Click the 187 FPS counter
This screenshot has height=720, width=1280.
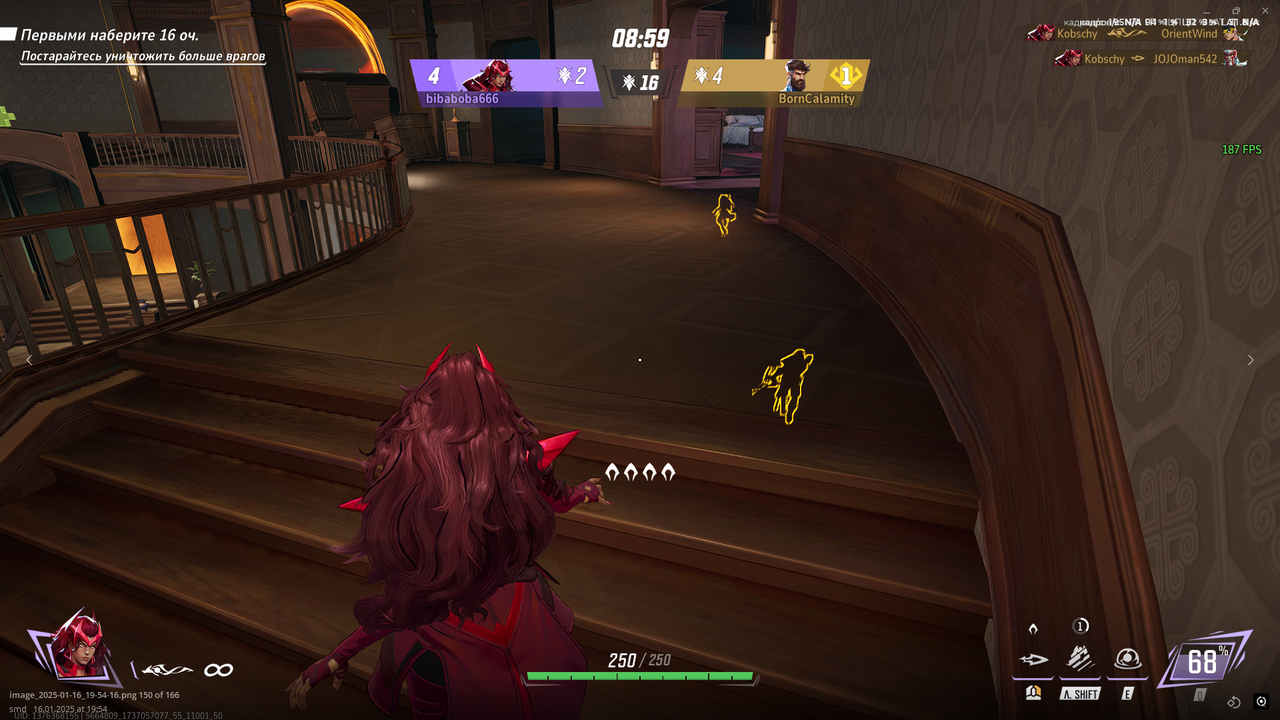click(1240, 149)
